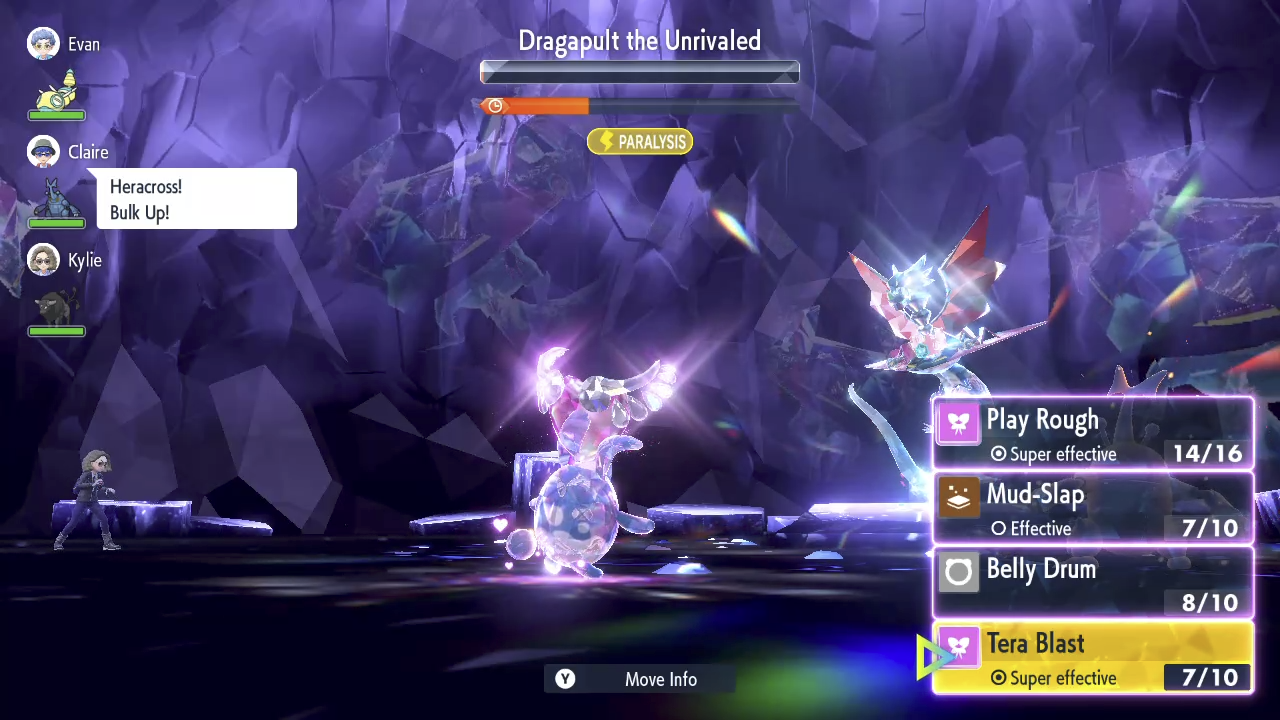Open the Move Info panel

[640, 679]
